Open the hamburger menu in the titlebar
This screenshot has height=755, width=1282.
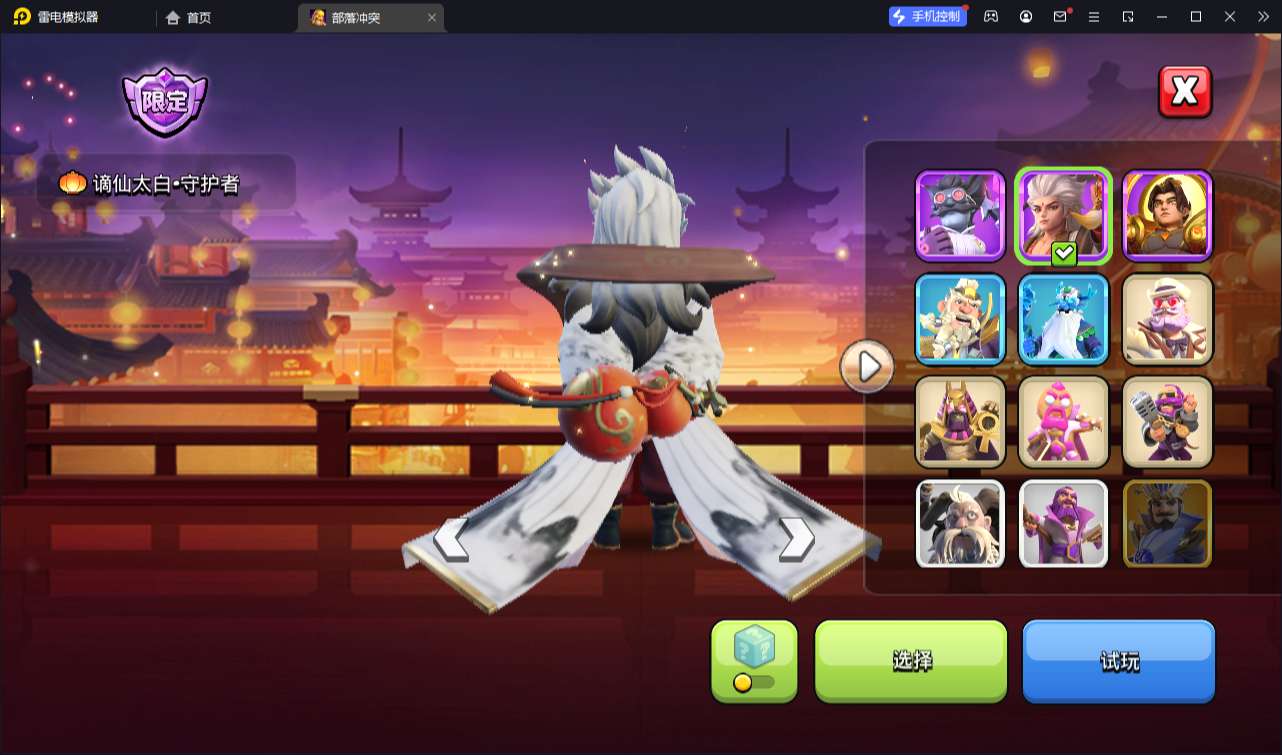coord(1096,17)
